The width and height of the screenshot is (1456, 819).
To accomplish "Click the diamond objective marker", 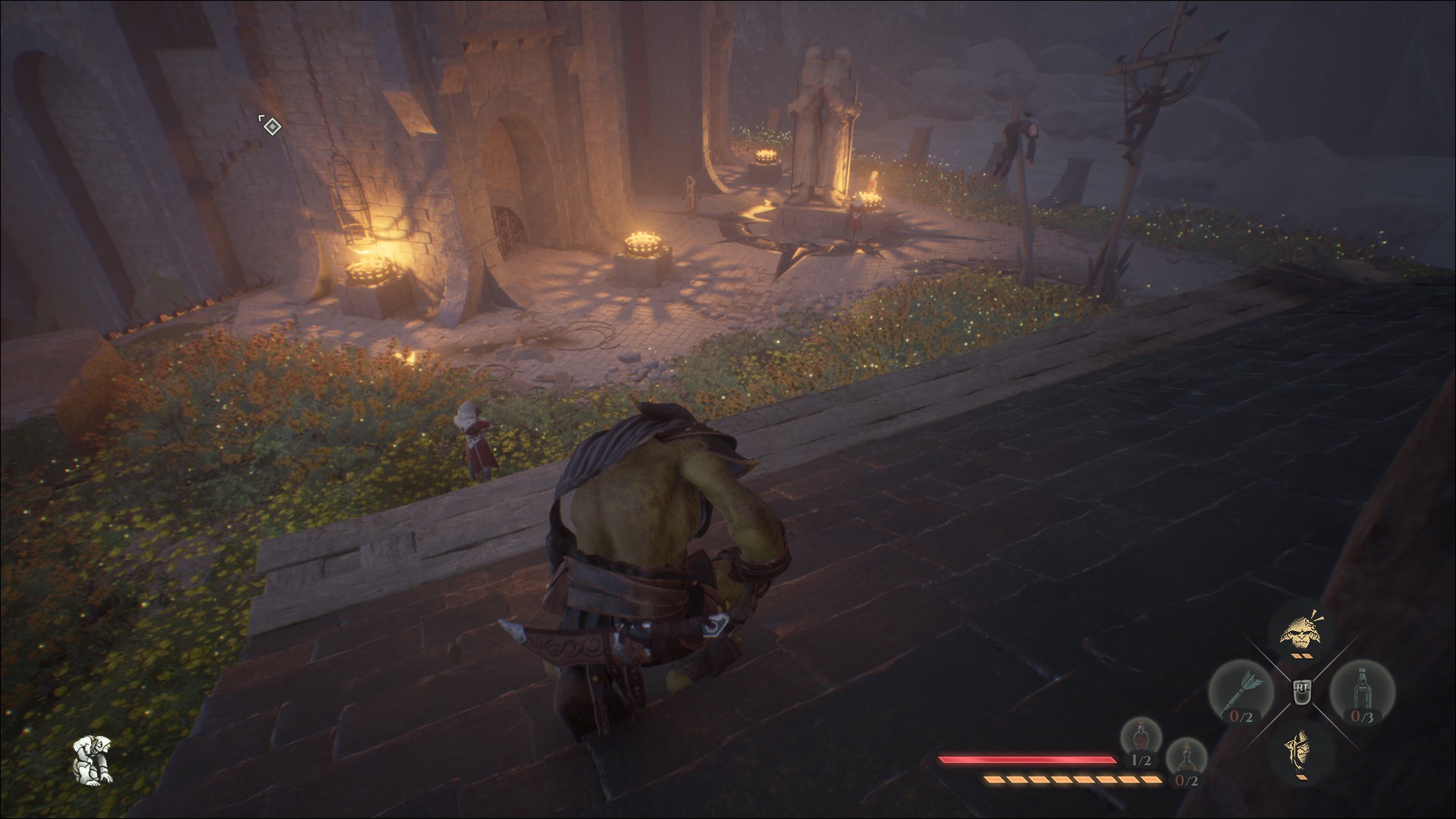I will point(271,126).
